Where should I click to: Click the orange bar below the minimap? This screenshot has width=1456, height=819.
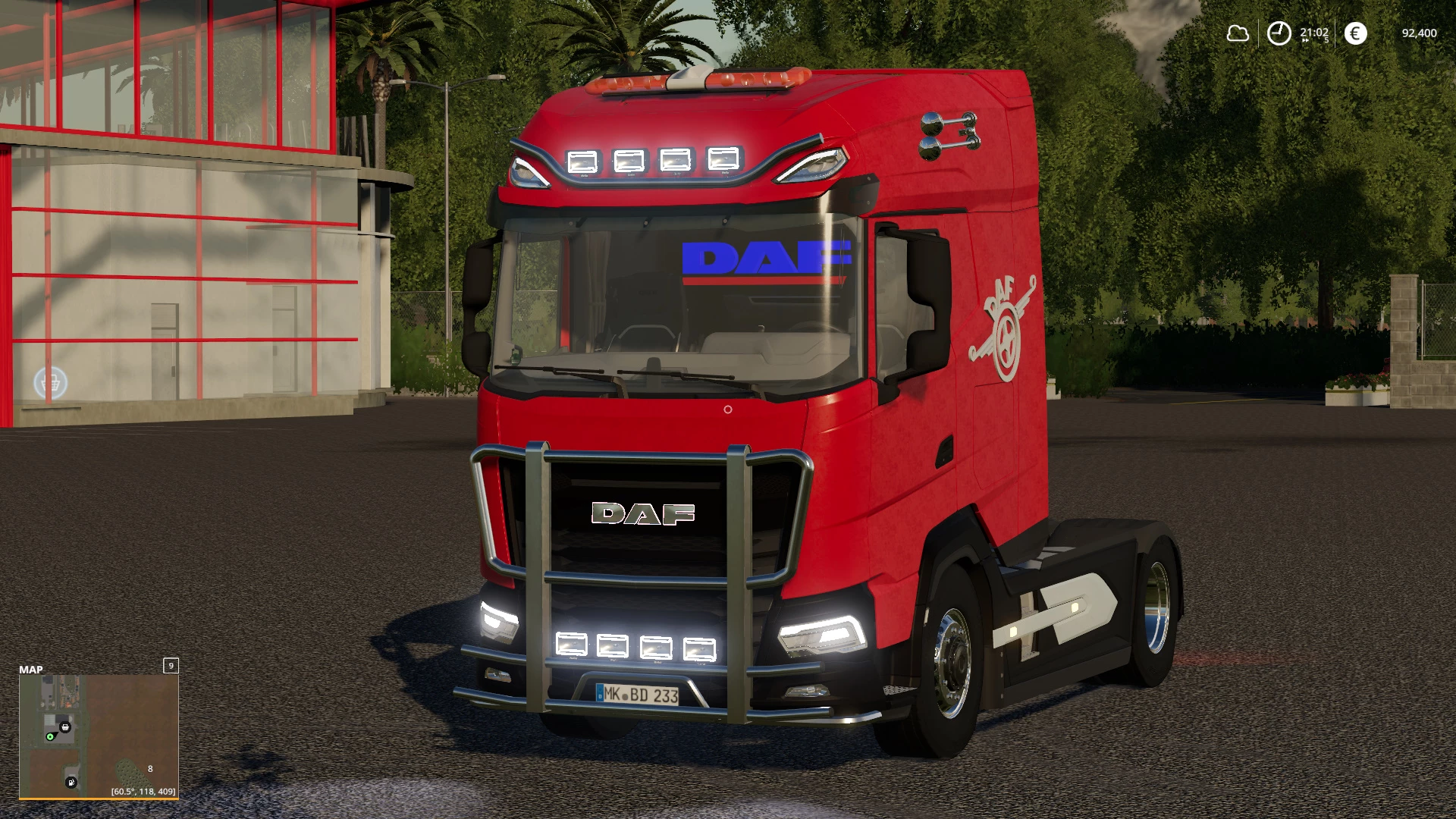pyautogui.click(x=99, y=799)
